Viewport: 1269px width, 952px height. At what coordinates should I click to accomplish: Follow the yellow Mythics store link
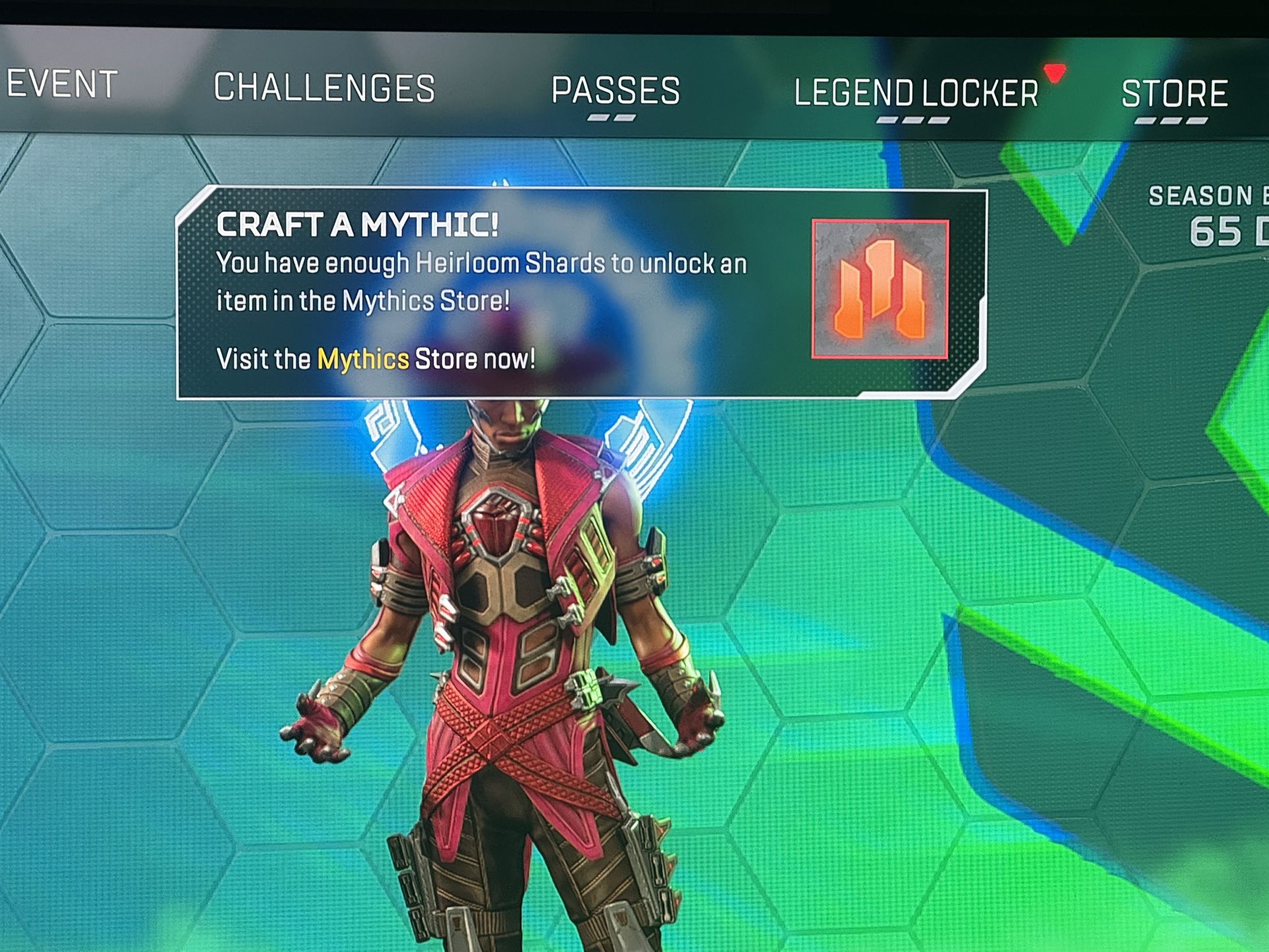tap(363, 360)
